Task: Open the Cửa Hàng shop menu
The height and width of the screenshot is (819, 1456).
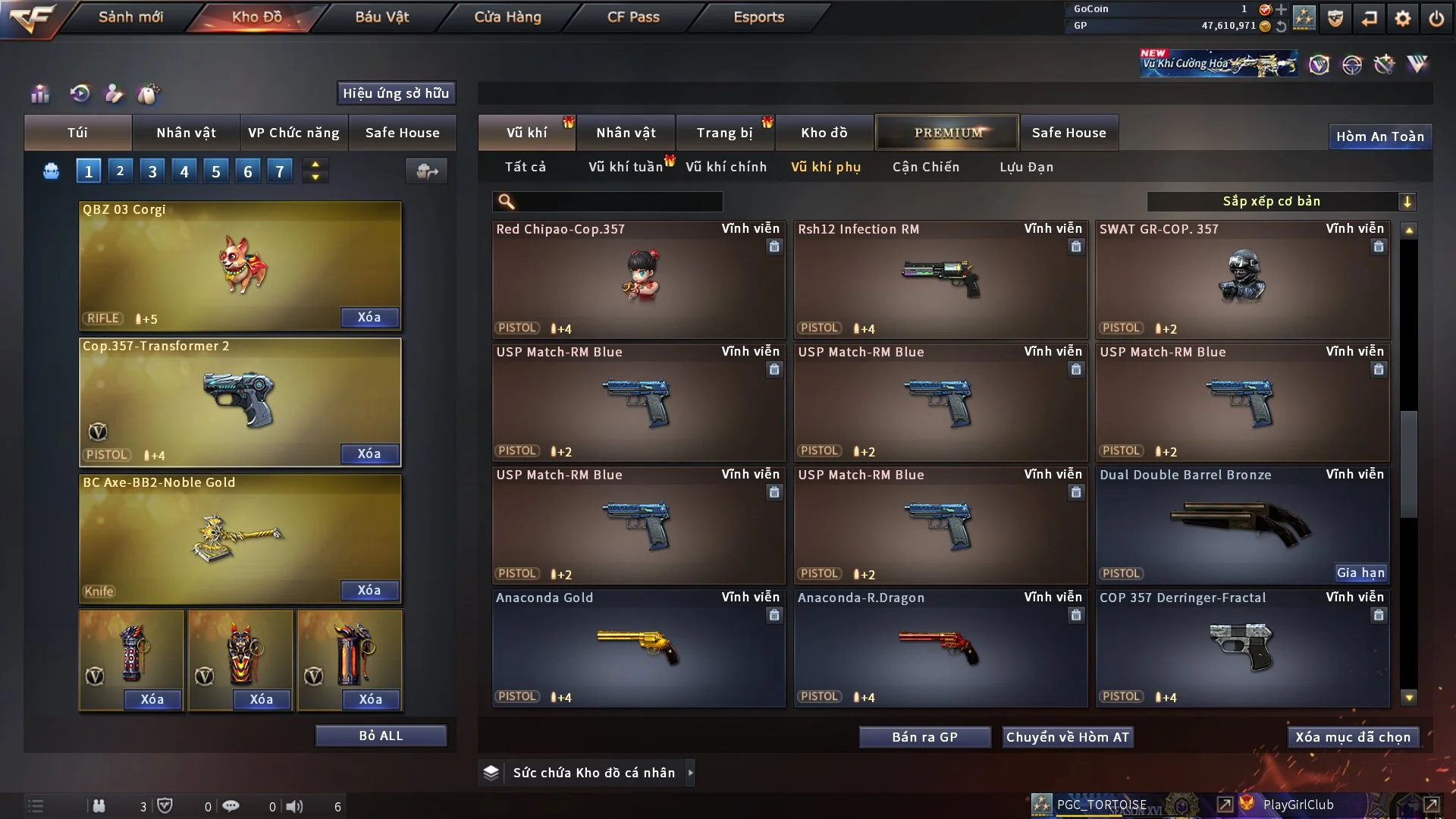Action: click(507, 17)
